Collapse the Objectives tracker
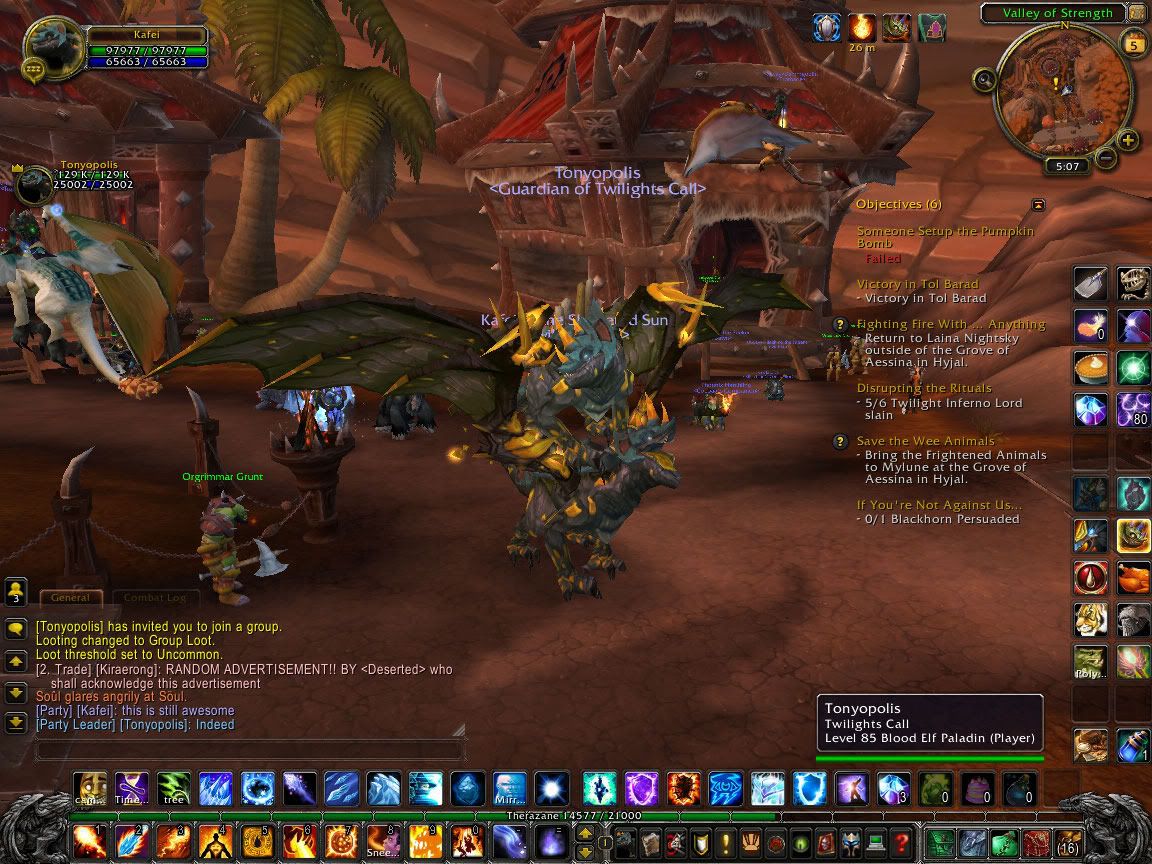This screenshot has height=864, width=1152. click(x=1038, y=204)
